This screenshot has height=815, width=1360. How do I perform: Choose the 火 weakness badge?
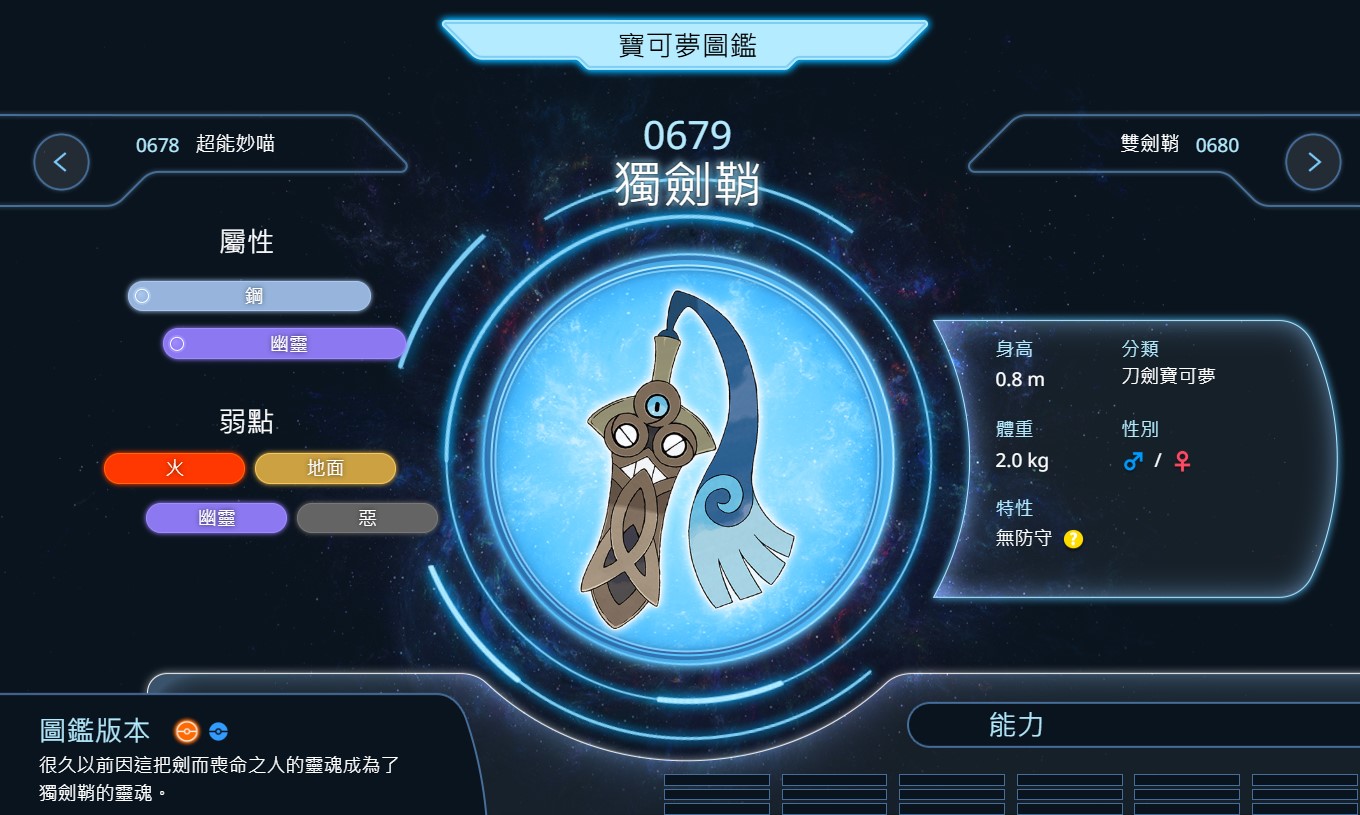tap(174, 468)
